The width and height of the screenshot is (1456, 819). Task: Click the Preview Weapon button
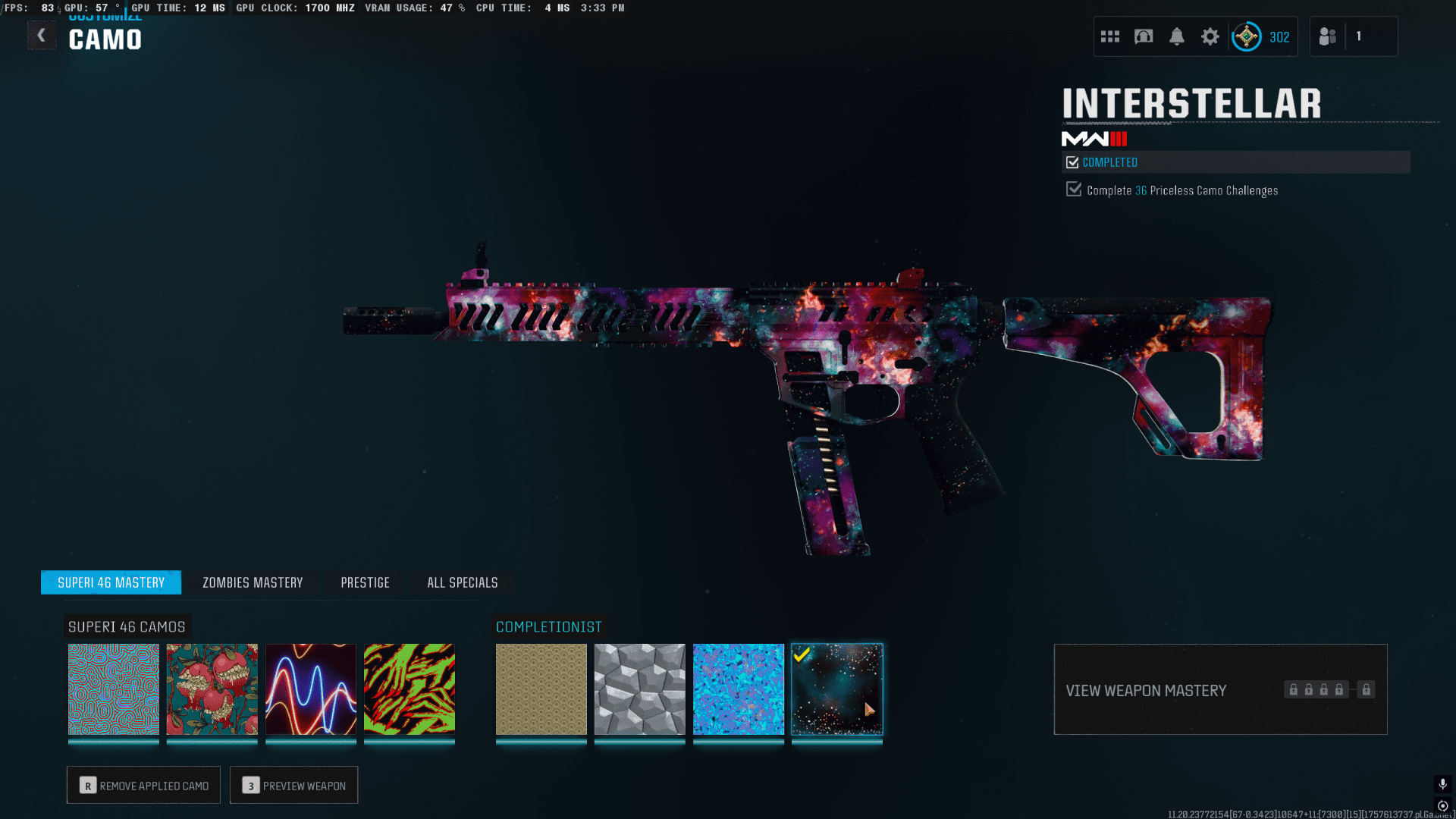click(293, 785)
